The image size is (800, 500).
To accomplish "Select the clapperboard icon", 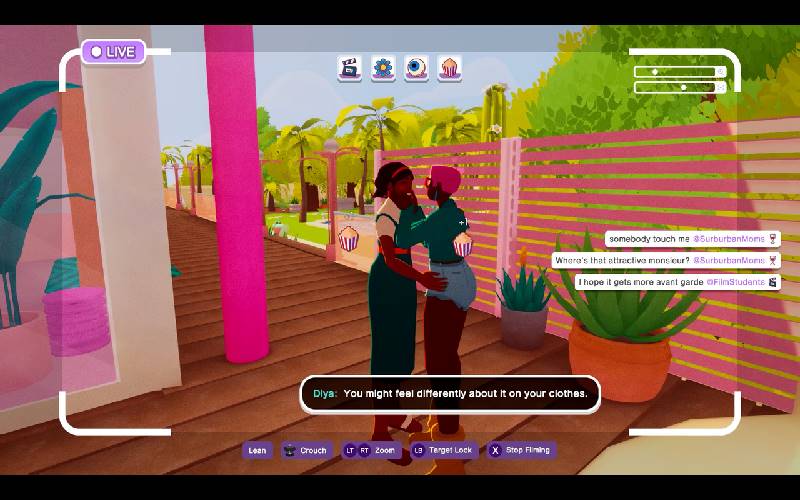I will point(349,68).
